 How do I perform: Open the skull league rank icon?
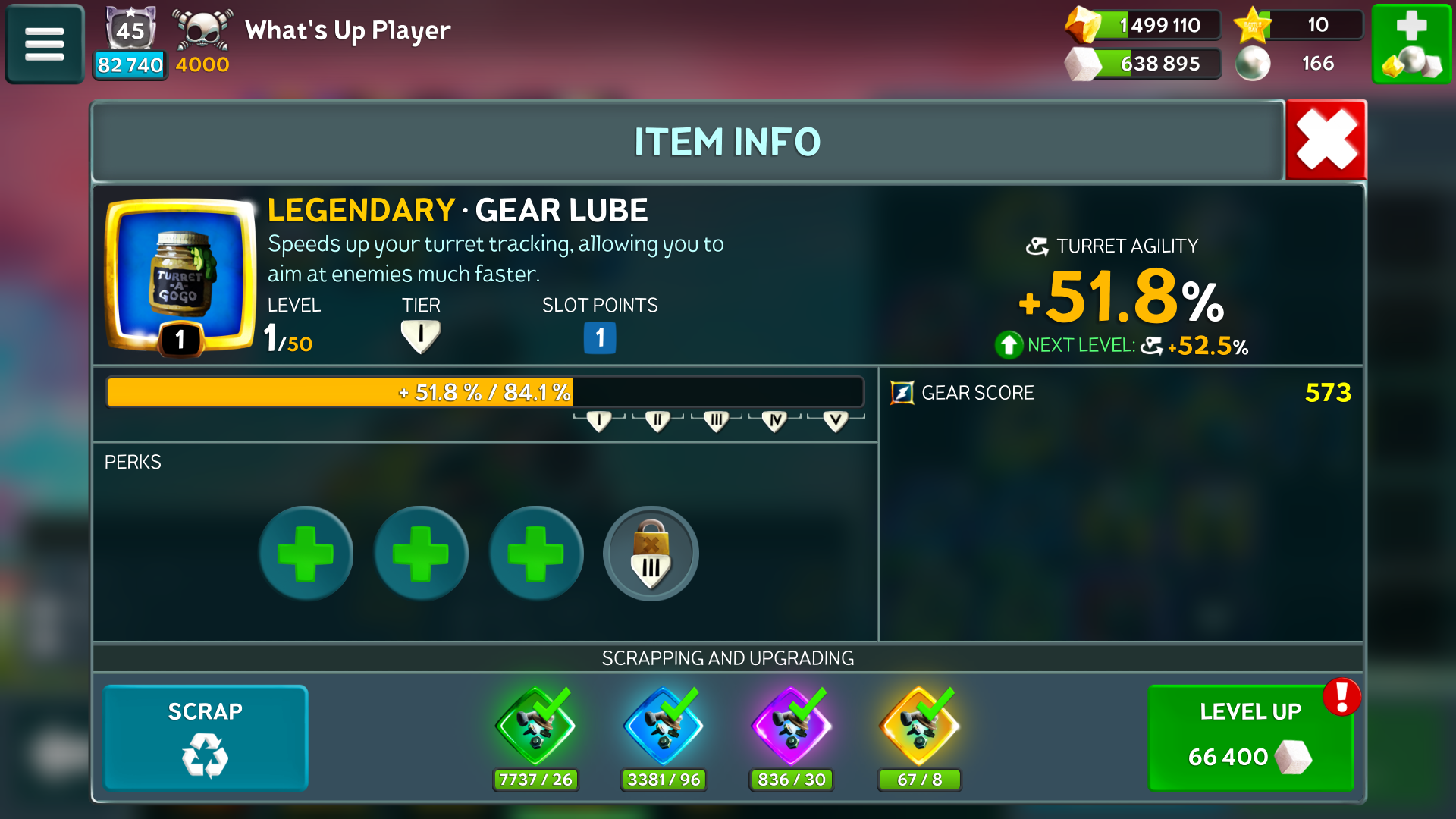pyautogui.click(x=202, y=32)
